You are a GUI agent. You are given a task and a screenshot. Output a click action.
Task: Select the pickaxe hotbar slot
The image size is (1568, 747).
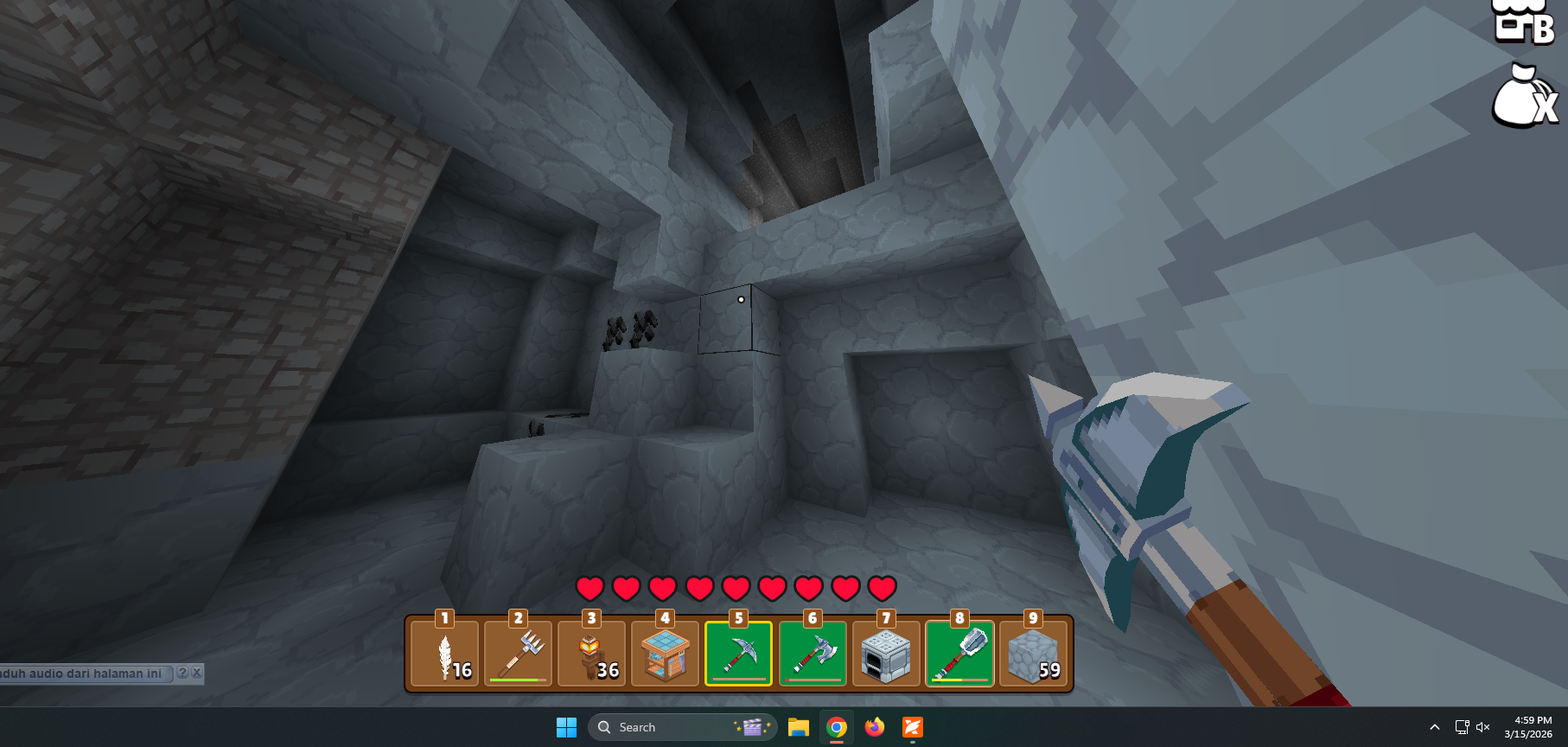click(738, 654)
